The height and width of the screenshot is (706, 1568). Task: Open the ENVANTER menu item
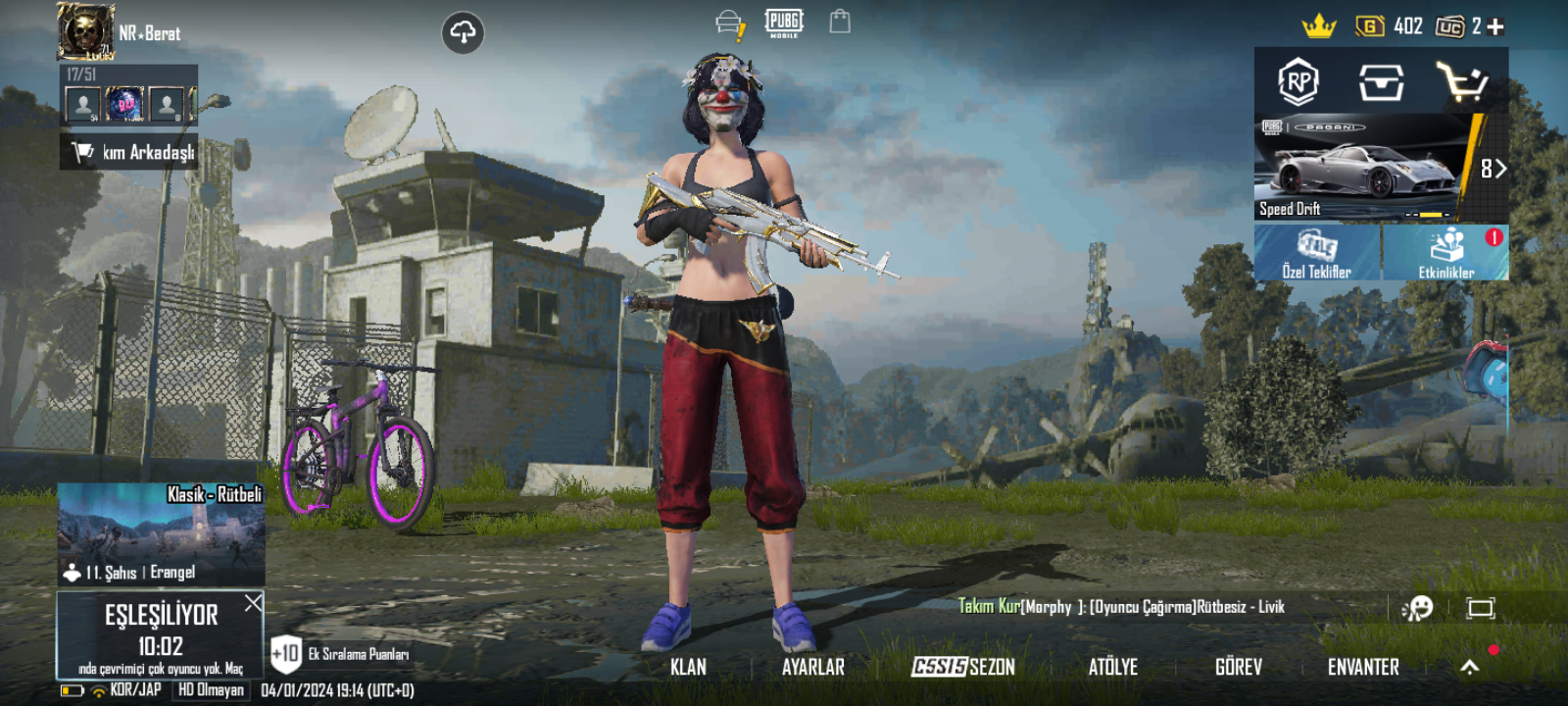point(1364,667)
